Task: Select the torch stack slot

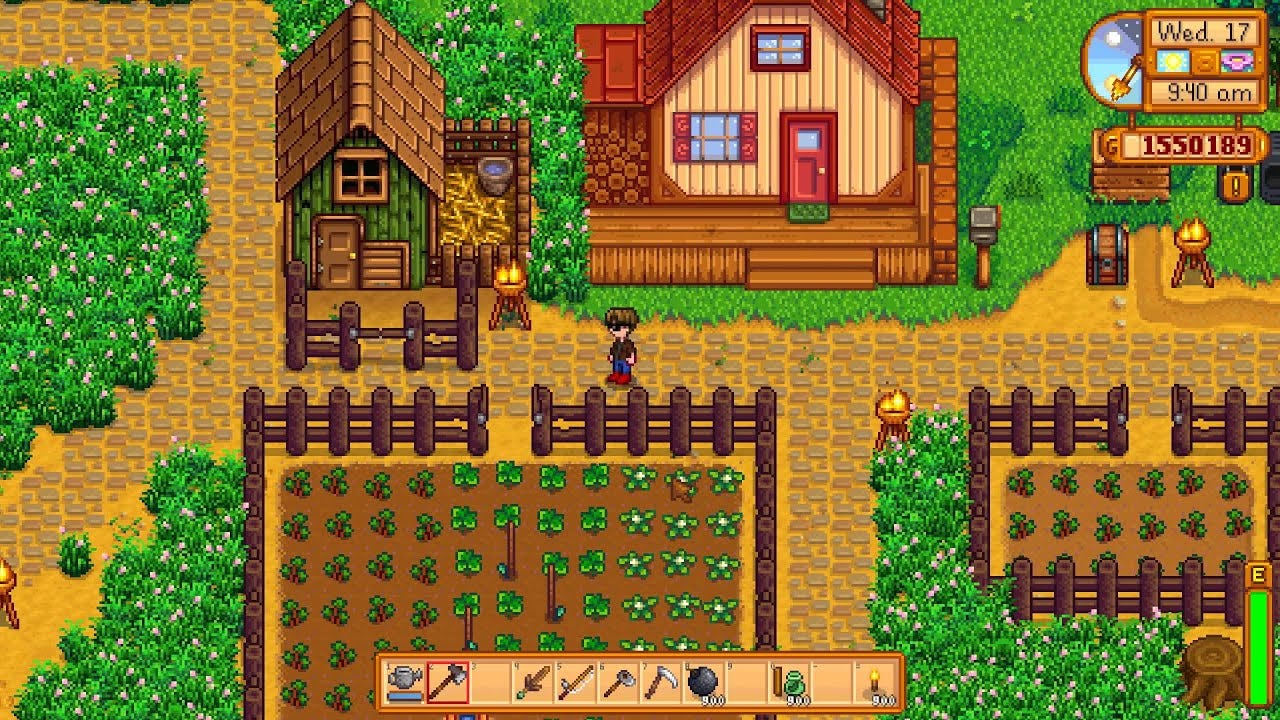Action: click(x=875, y=683)
